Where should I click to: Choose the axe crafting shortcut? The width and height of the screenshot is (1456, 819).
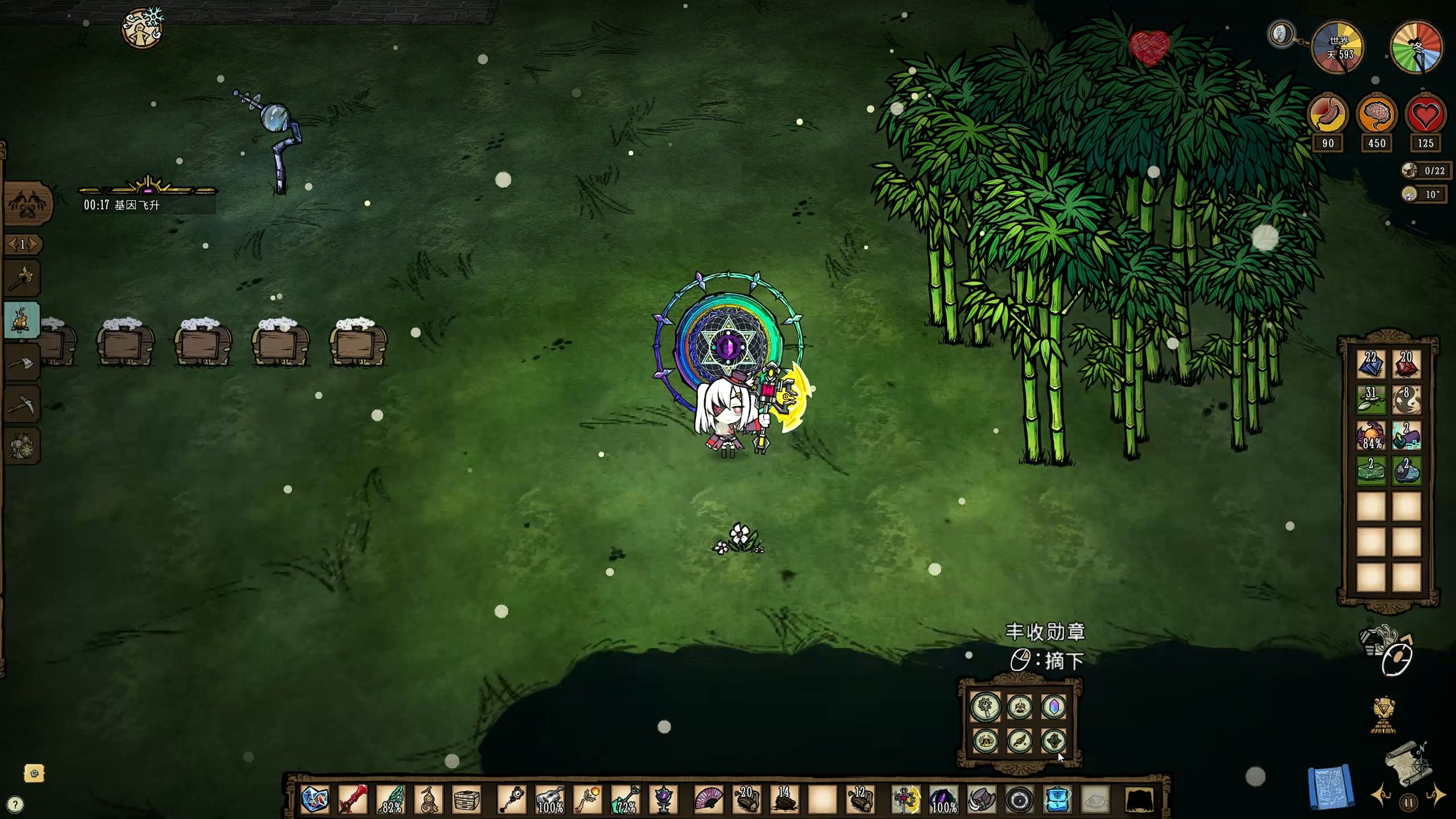[x=23, y=363]
